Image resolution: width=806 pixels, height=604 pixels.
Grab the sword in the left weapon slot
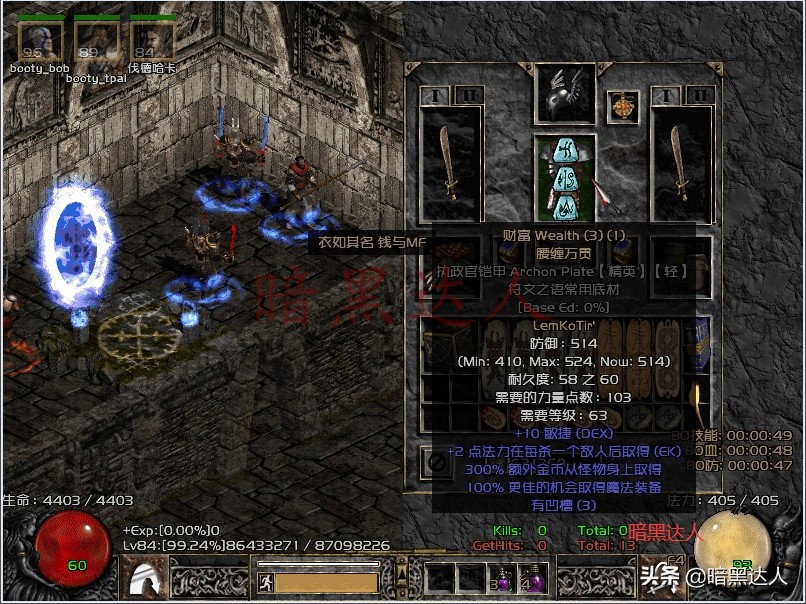[x=450, y=163]
